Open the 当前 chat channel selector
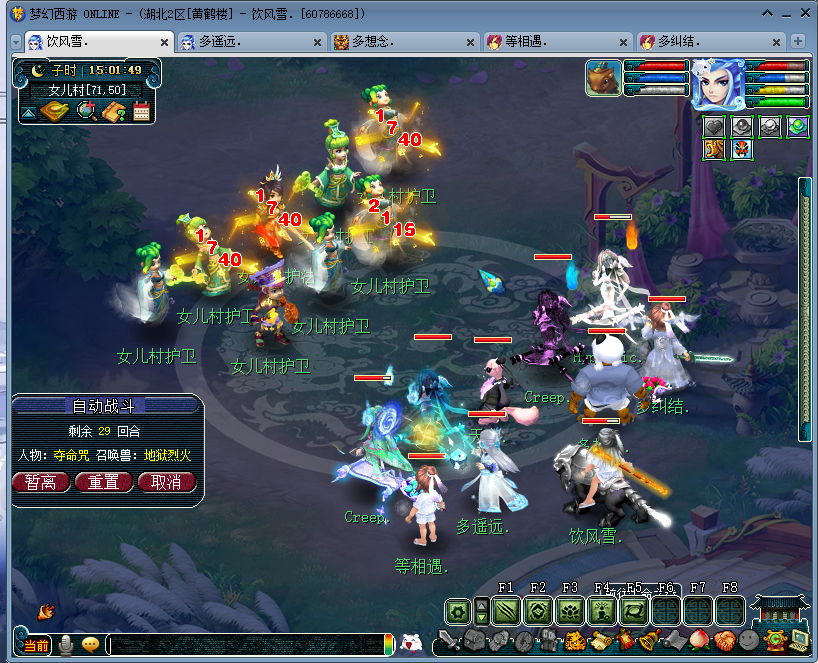The width and height of the screenshot is (818, 663). 35,644
